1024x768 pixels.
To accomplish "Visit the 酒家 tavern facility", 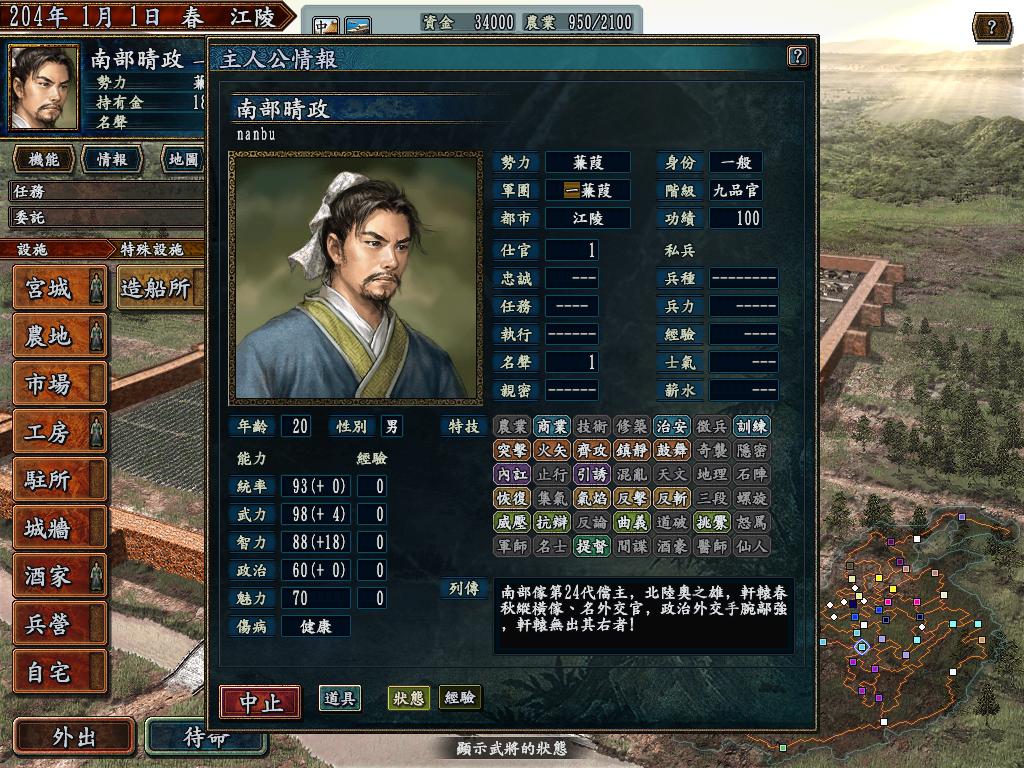I will pos(59,575).
